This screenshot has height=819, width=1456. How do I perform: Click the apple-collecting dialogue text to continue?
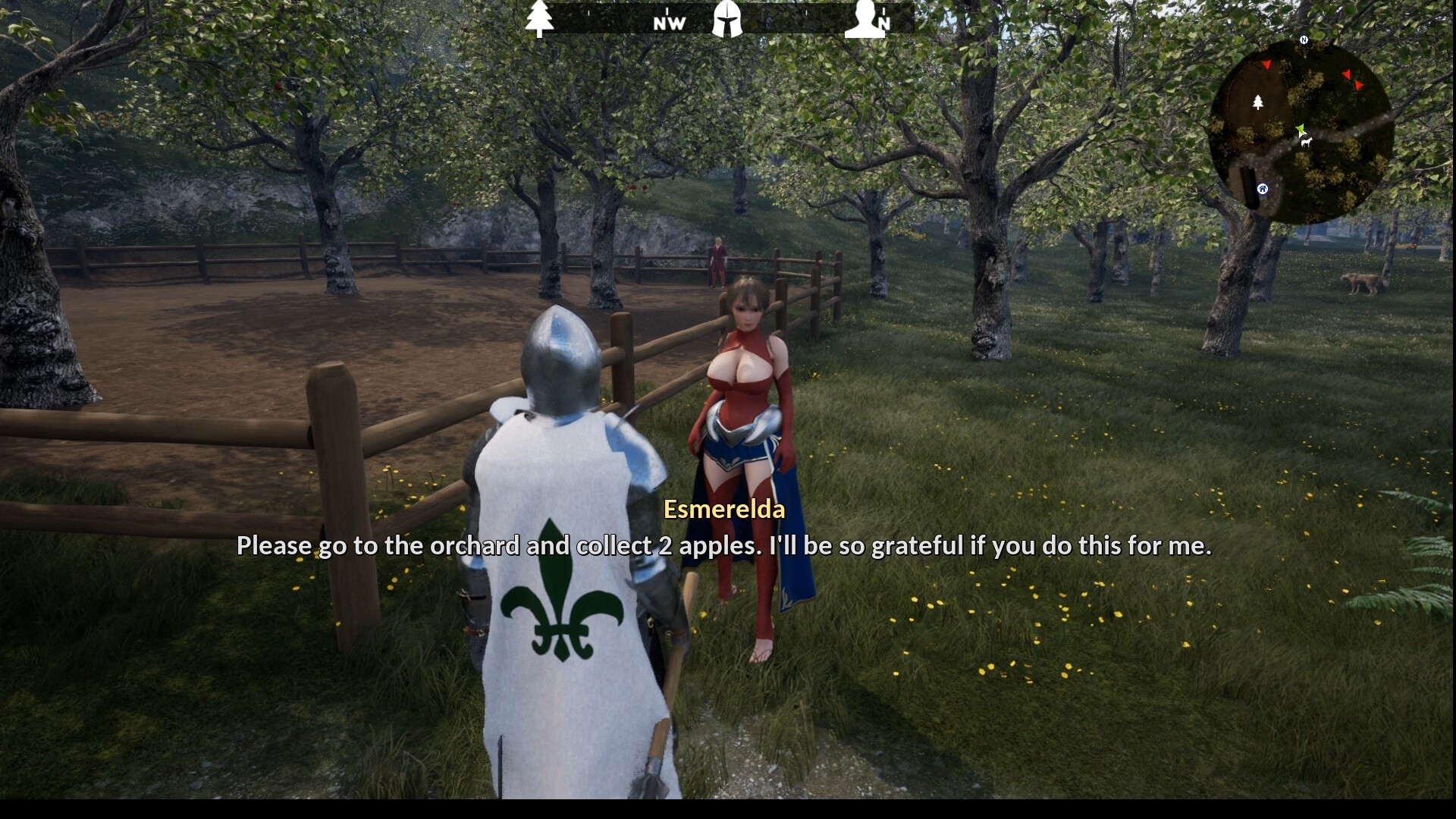click(x=726, y=545)
